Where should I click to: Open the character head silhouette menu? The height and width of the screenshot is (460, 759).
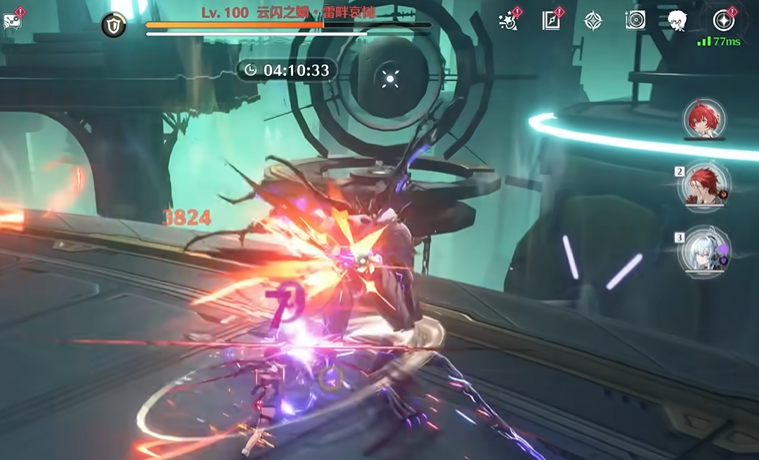point(677,20)
